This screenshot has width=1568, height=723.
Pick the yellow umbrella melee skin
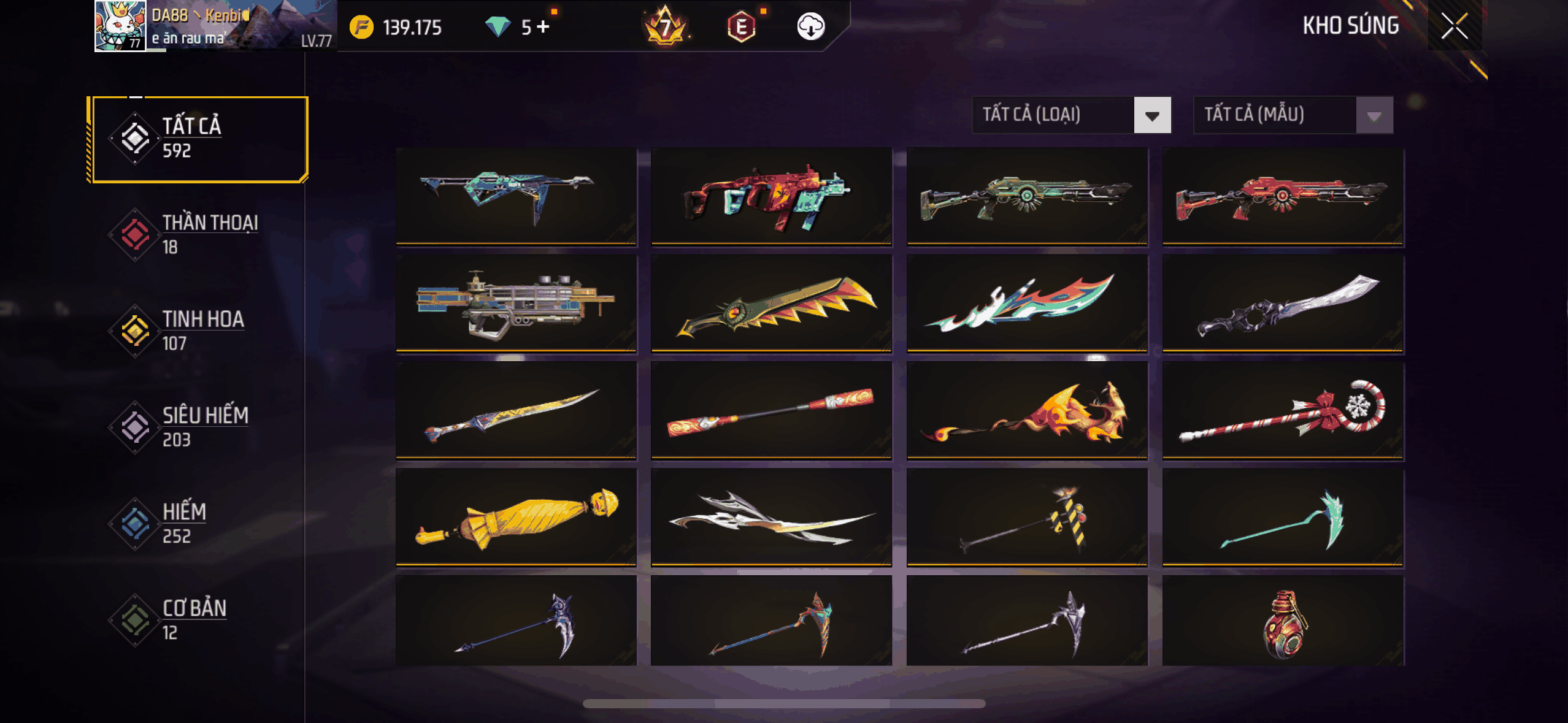pyautogui.click(x=516, y=518)
